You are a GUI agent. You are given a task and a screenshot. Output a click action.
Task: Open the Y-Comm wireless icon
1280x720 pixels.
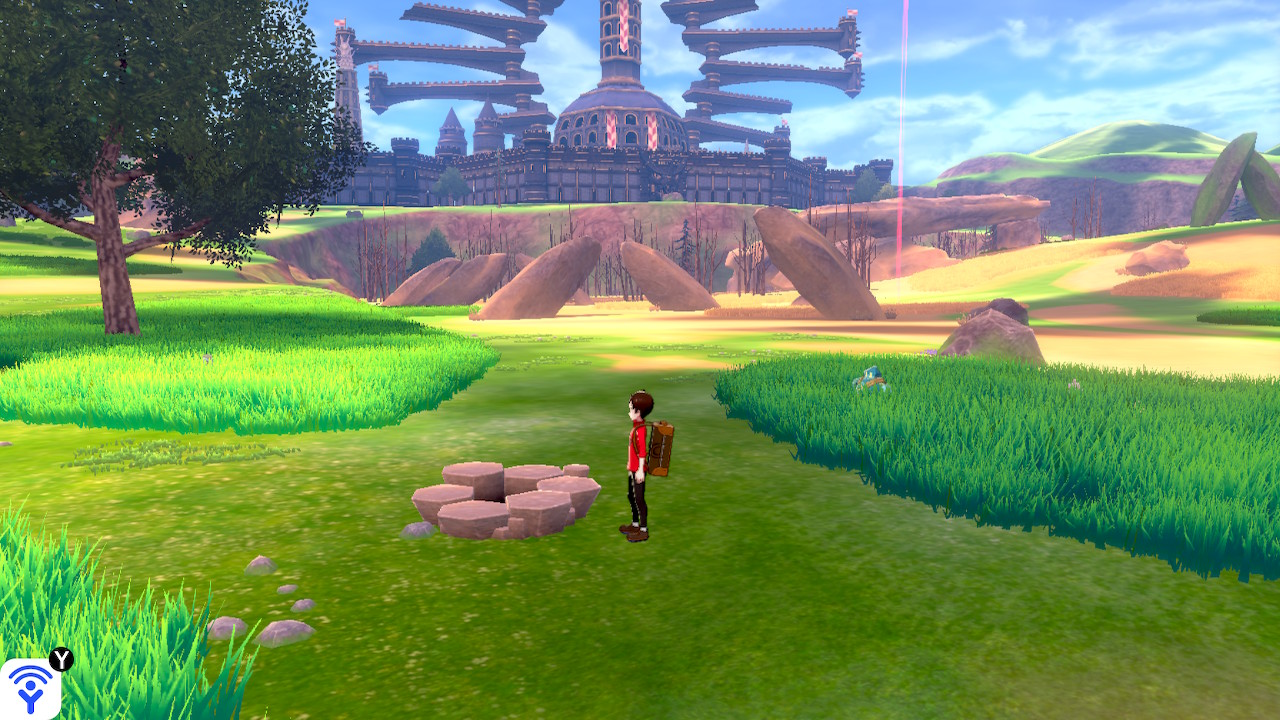coord(30,689)
